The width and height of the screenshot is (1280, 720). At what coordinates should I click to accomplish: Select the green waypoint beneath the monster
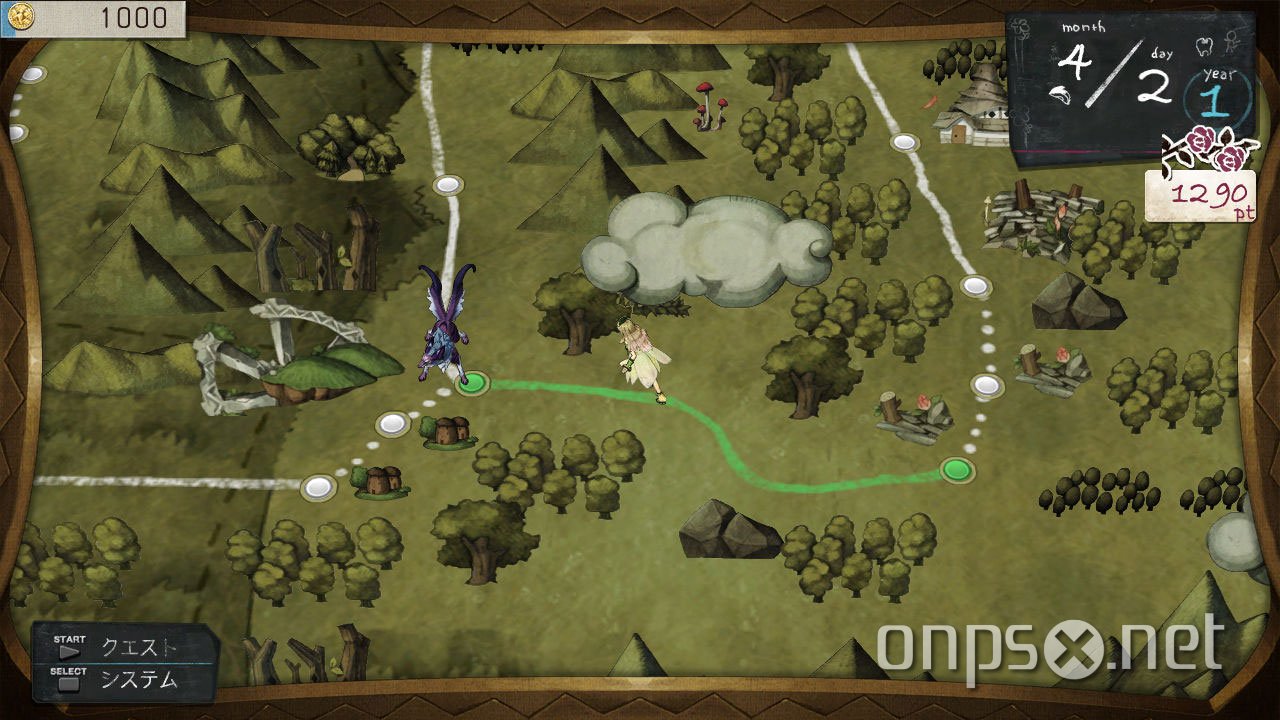click(472, 383)
